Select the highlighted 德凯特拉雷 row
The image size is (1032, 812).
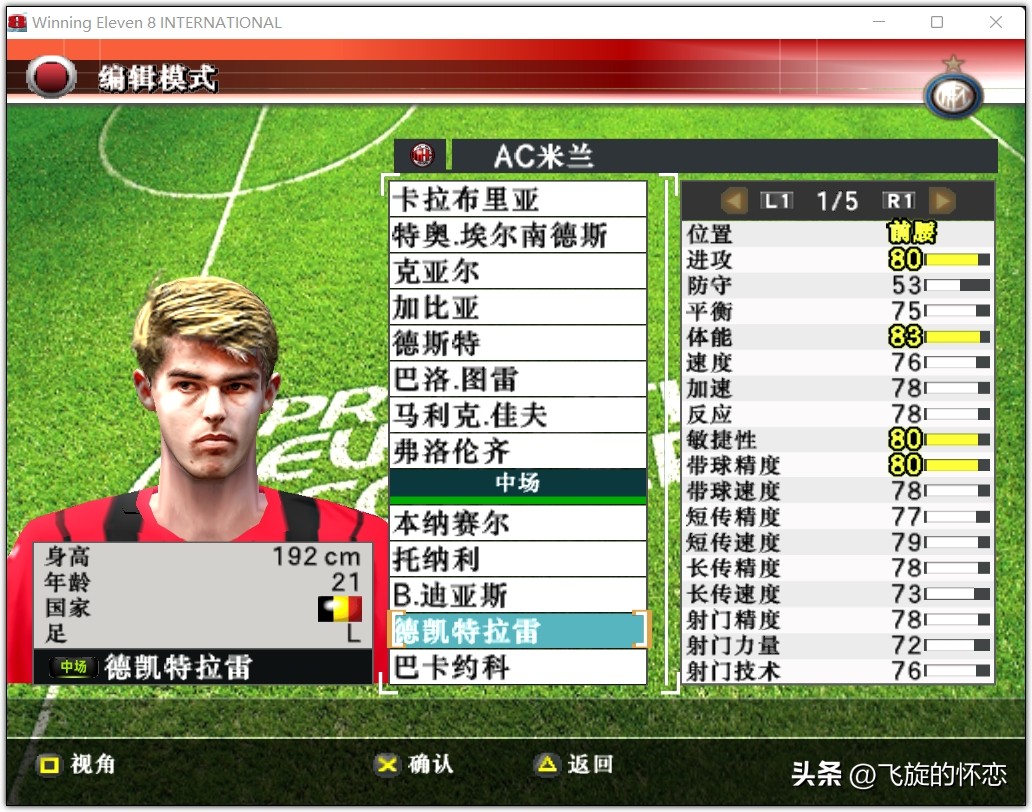point(518,631)
